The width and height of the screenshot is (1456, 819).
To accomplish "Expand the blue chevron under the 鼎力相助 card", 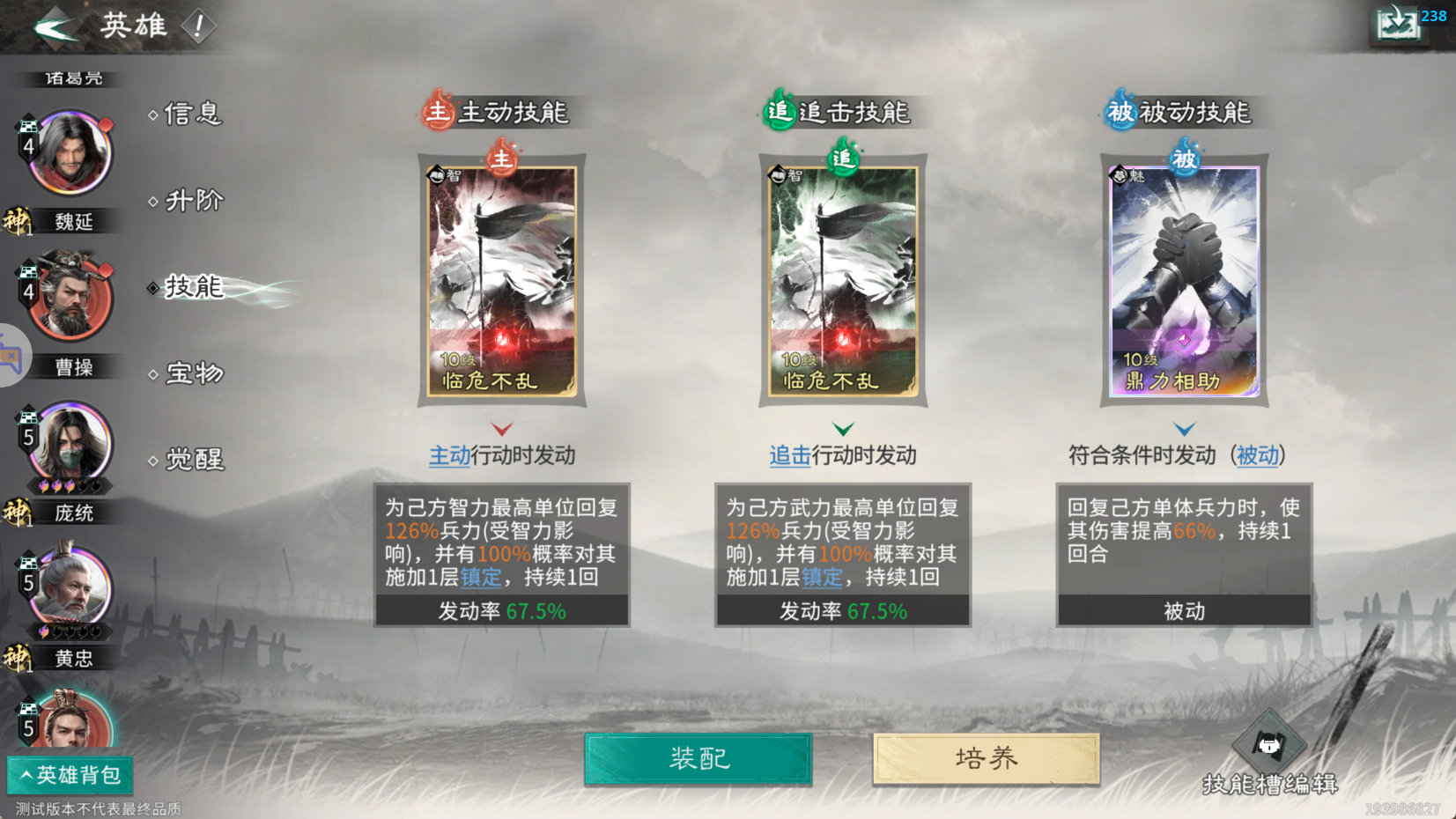I will pos(1185,429).
